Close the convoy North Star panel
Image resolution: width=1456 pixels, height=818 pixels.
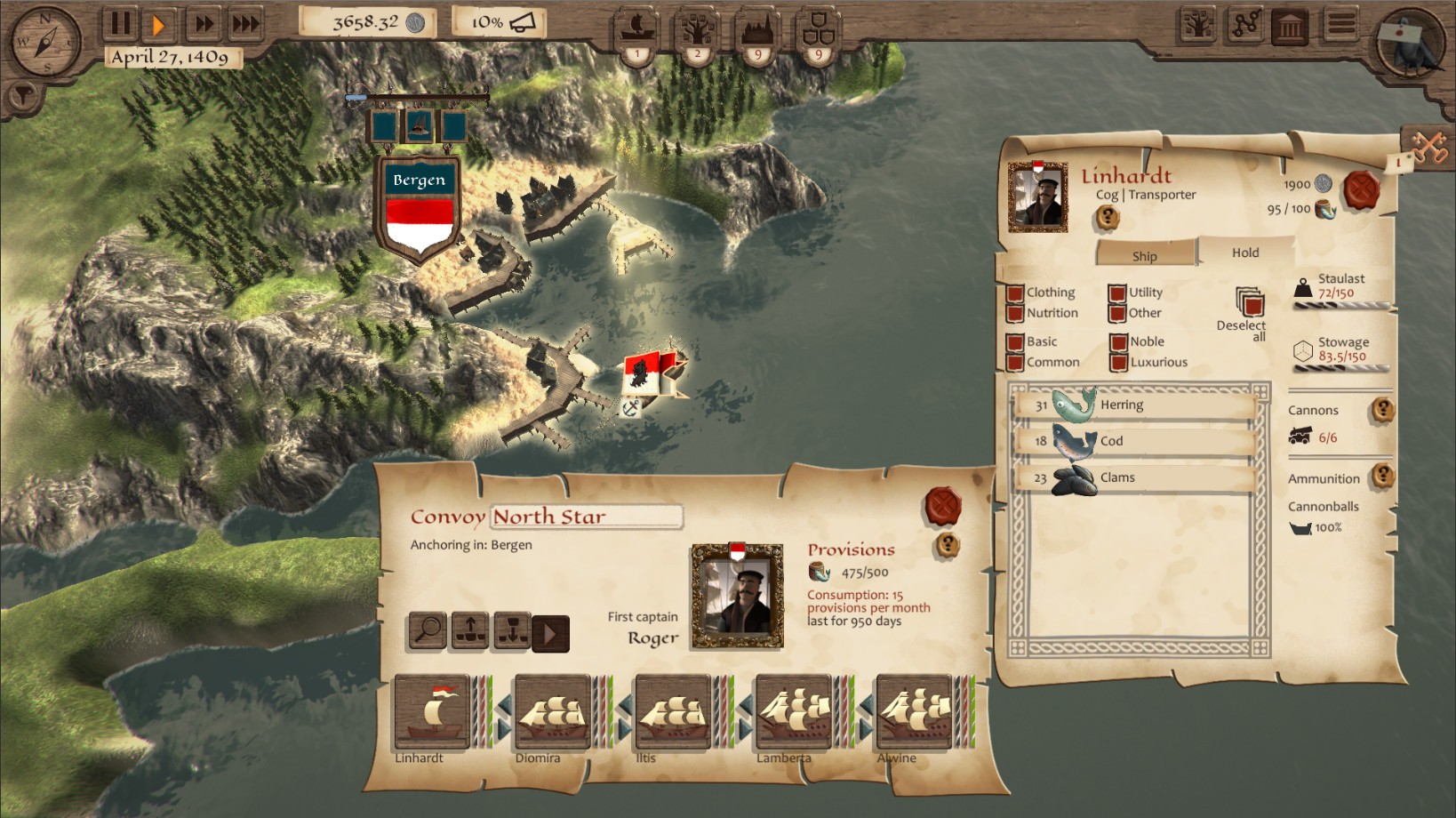pyautogui.click(x=943, y=506)
